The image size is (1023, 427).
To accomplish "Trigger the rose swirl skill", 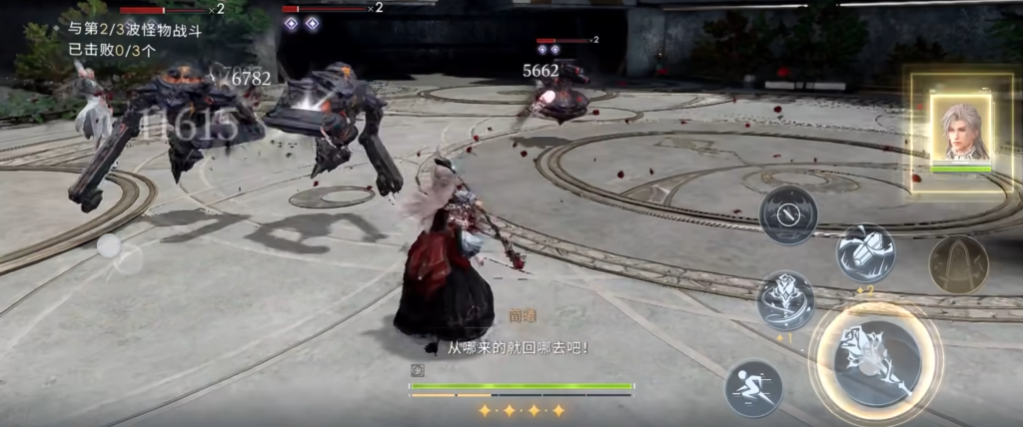I will 786,300.
